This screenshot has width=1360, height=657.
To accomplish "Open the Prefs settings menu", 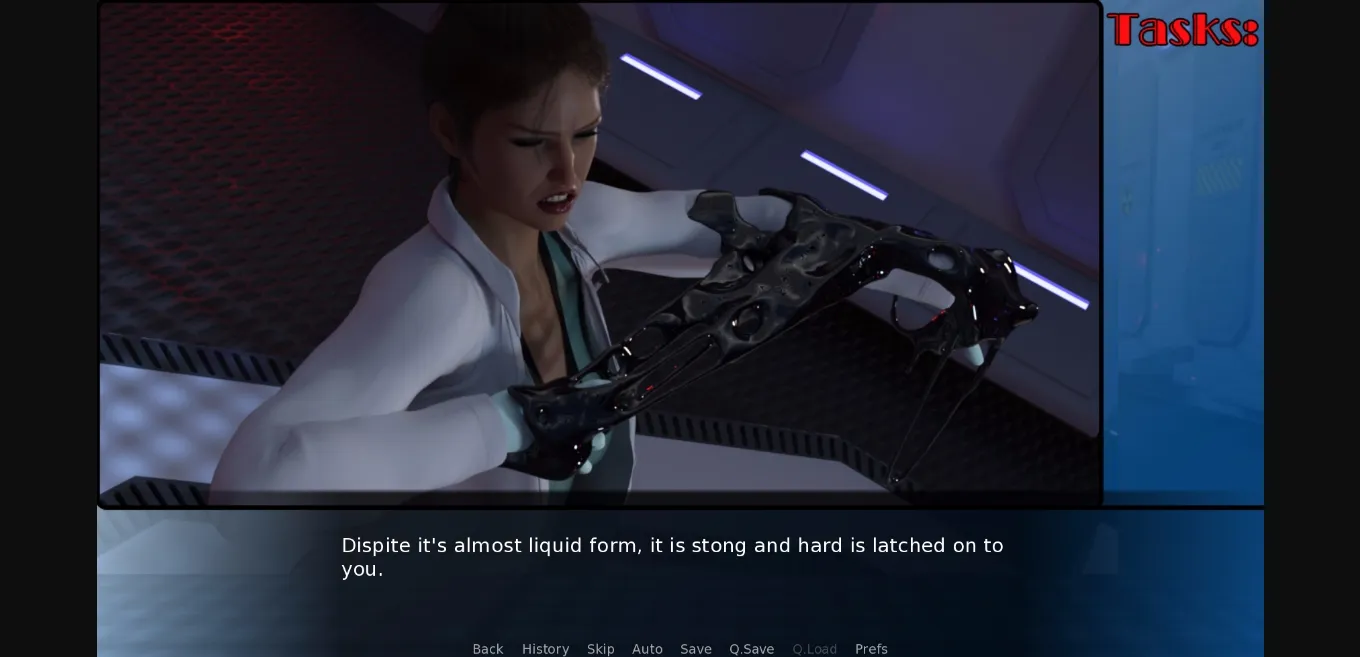I will tap(871, 649).
